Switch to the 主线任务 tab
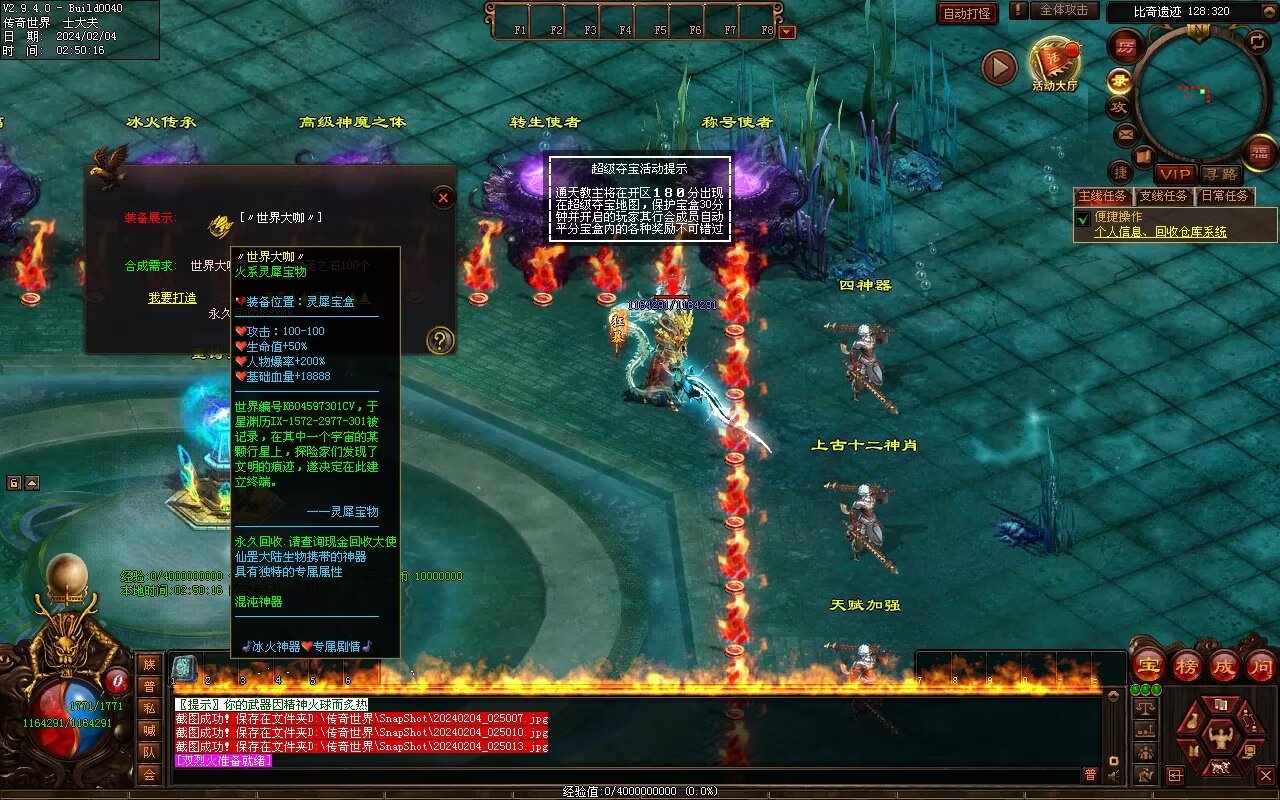Viewport: 1280px width, 800px height. [x=1104, y=196]
